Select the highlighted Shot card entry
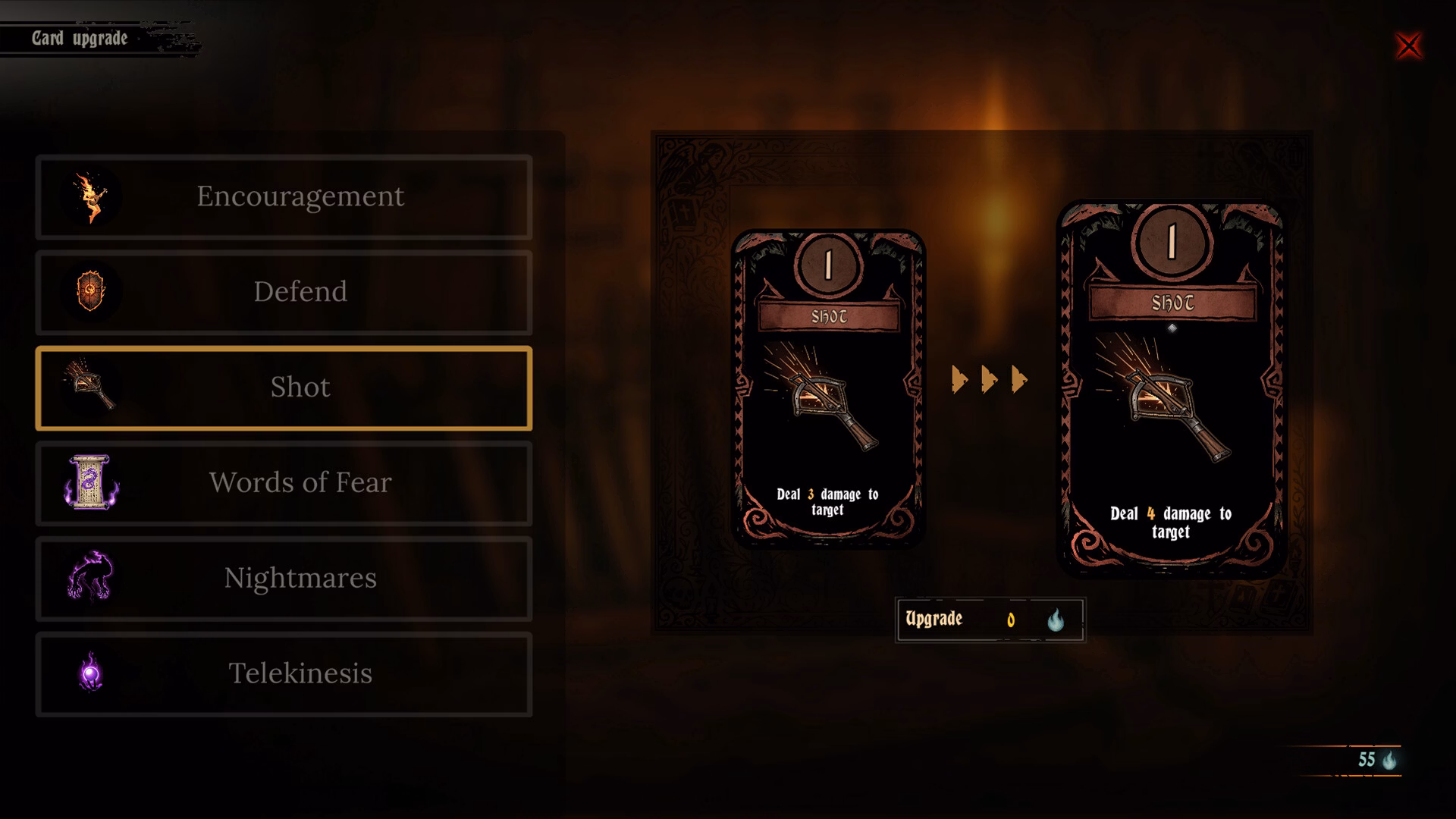This screenshot has height=819, width=1456. point(284,388)
